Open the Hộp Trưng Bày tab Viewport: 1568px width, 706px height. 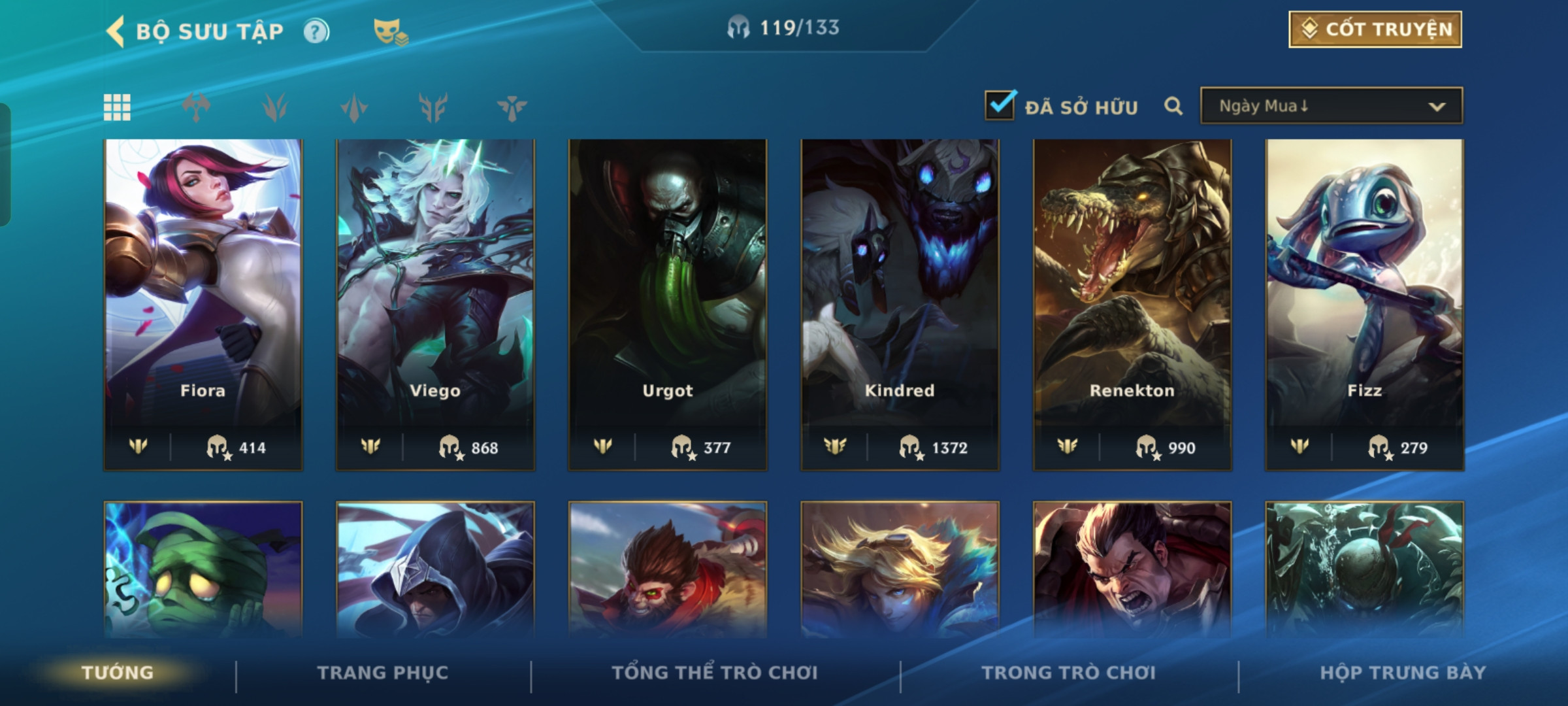[x=1403, y=673]
